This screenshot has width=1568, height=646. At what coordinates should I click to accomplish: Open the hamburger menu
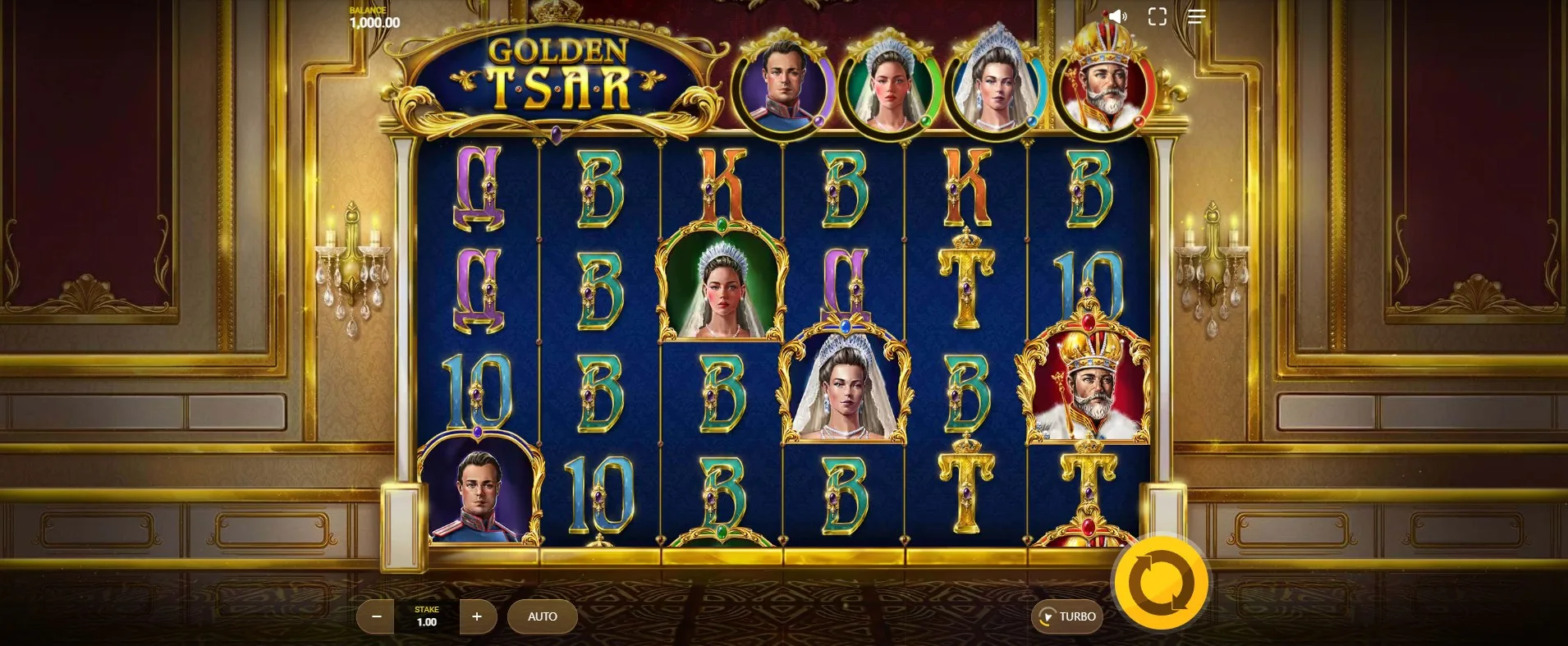pyautogui.click(x=1196, y=16)
